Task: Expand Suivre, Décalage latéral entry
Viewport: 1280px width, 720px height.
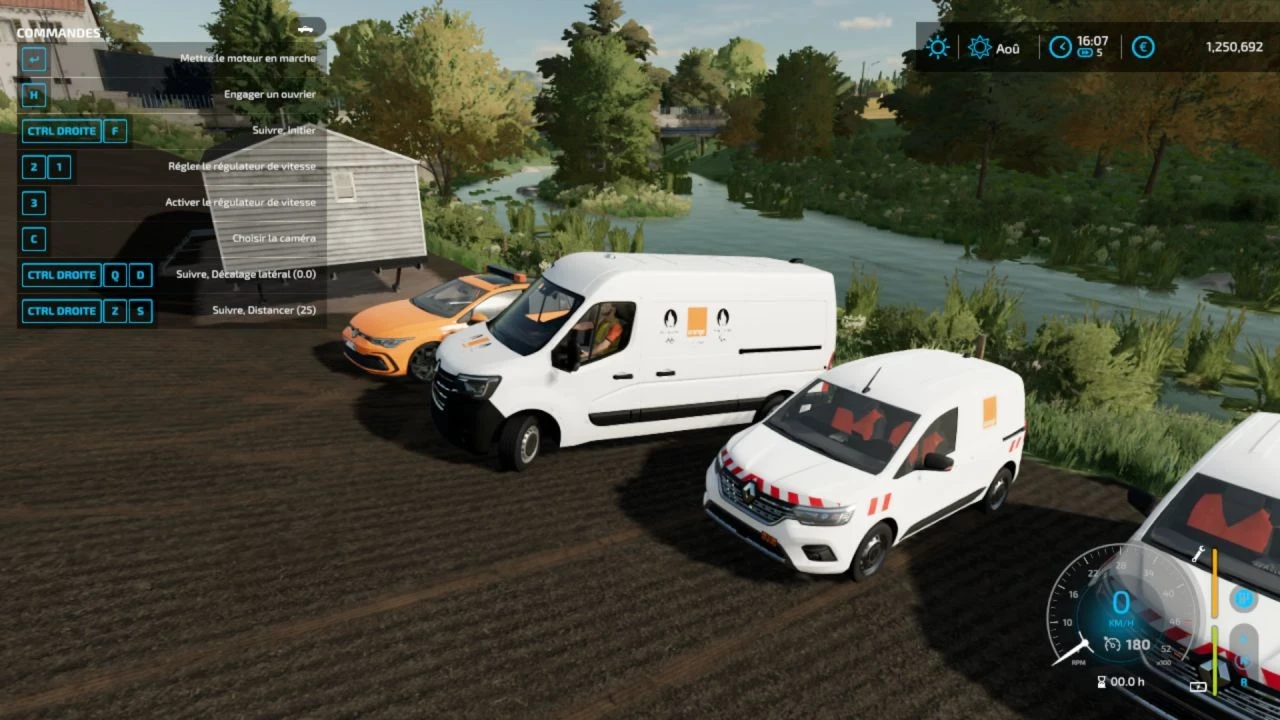Action: click(246, 274)
